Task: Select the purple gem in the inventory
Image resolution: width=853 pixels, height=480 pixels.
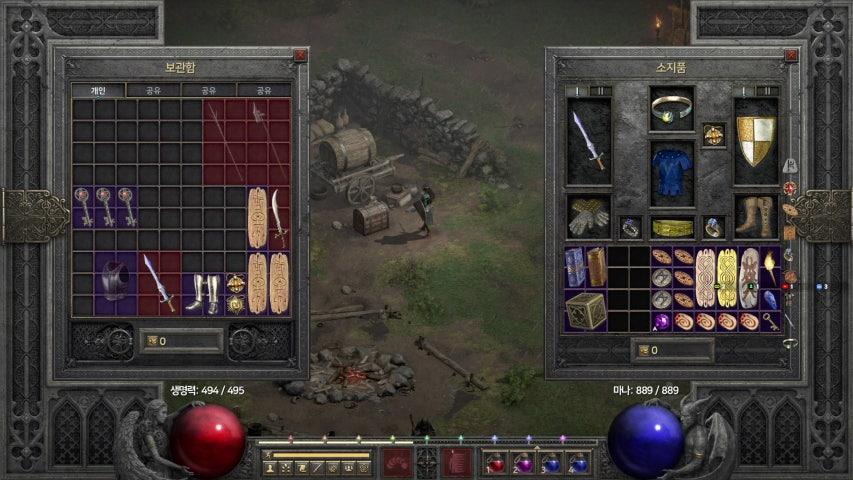Action: click(661, 321)
